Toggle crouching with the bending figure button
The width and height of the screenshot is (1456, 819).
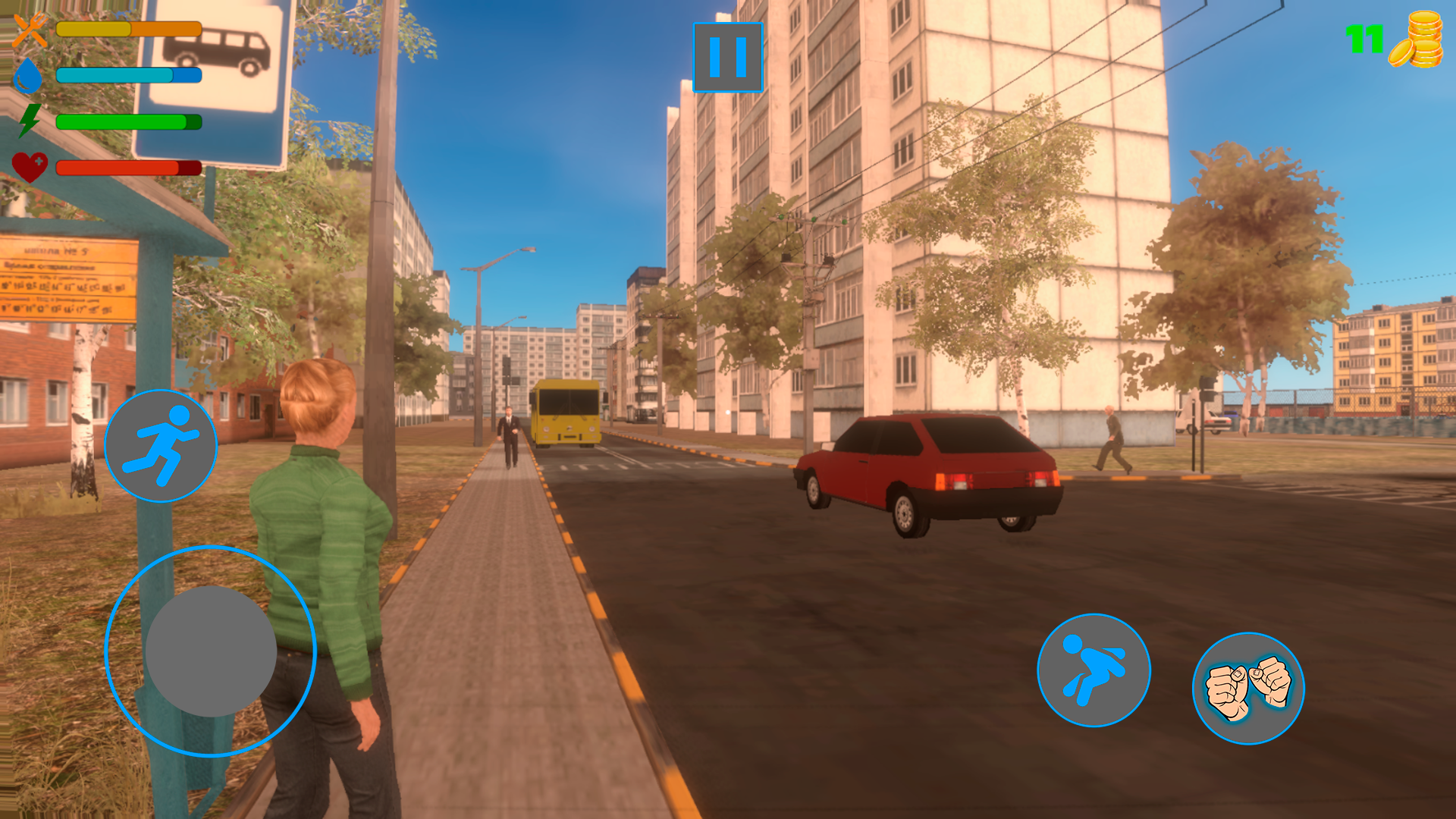[x=1092, y=671]
